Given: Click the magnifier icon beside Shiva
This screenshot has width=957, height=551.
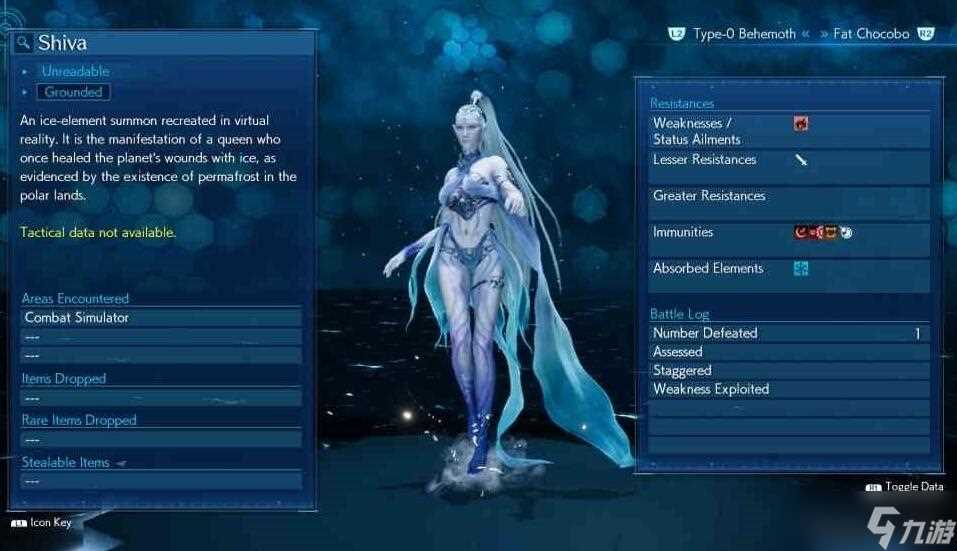Looking at the screenshot, I should pyautogui.click(x=24, y=43).
